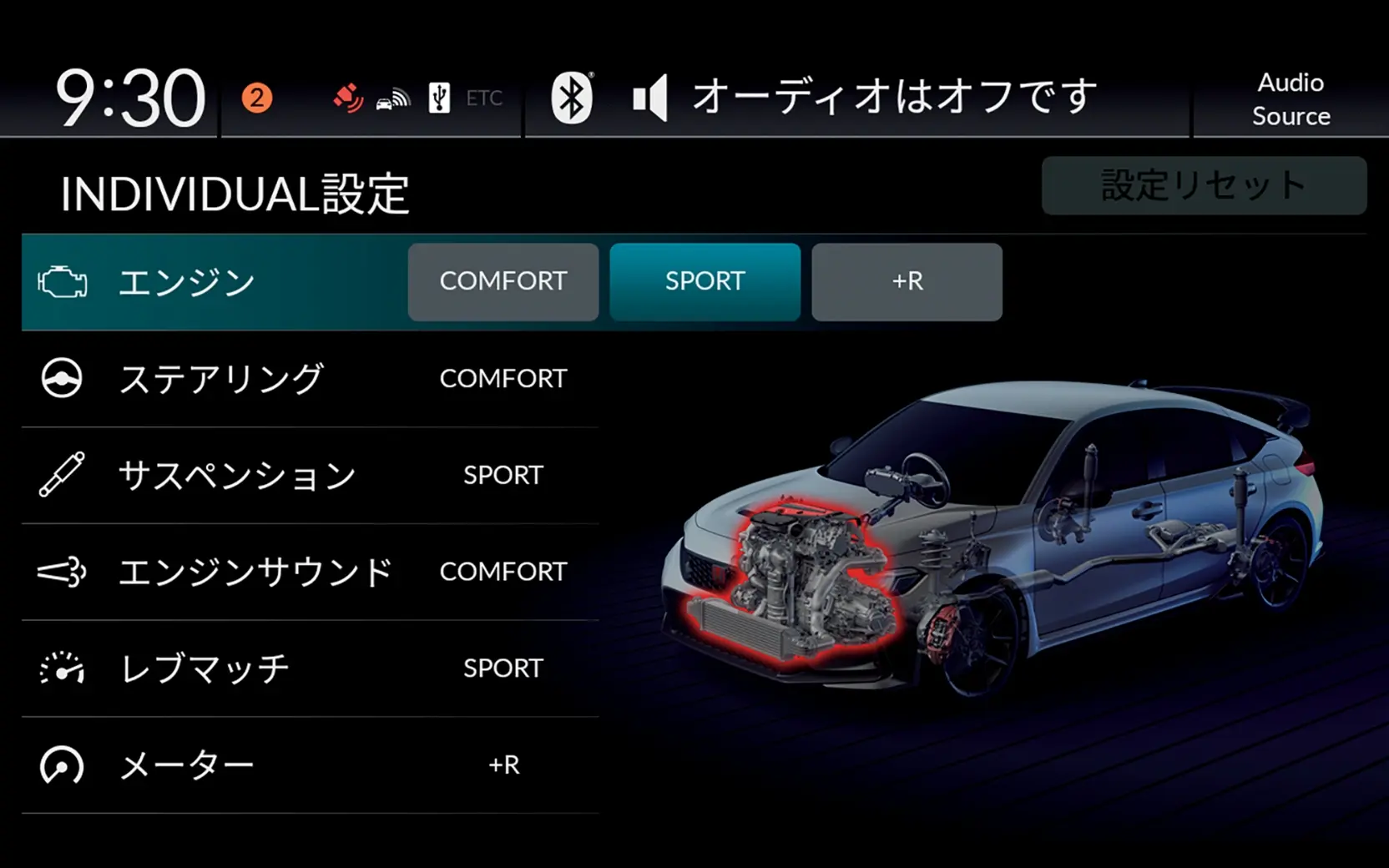
Task: Keep SPORT engine mode selected
Action: (705, 282)
